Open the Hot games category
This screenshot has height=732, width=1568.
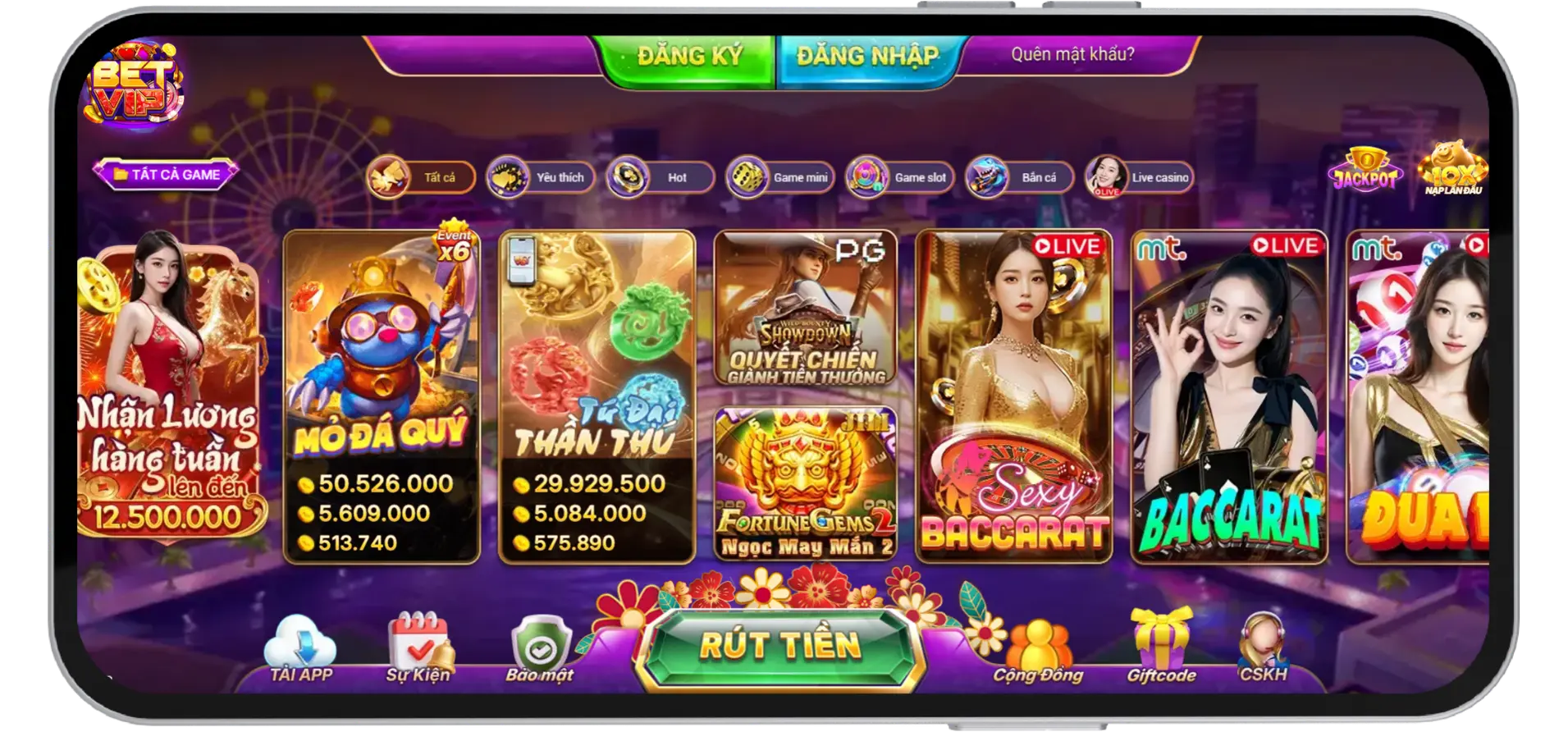(x=655, y=177)
